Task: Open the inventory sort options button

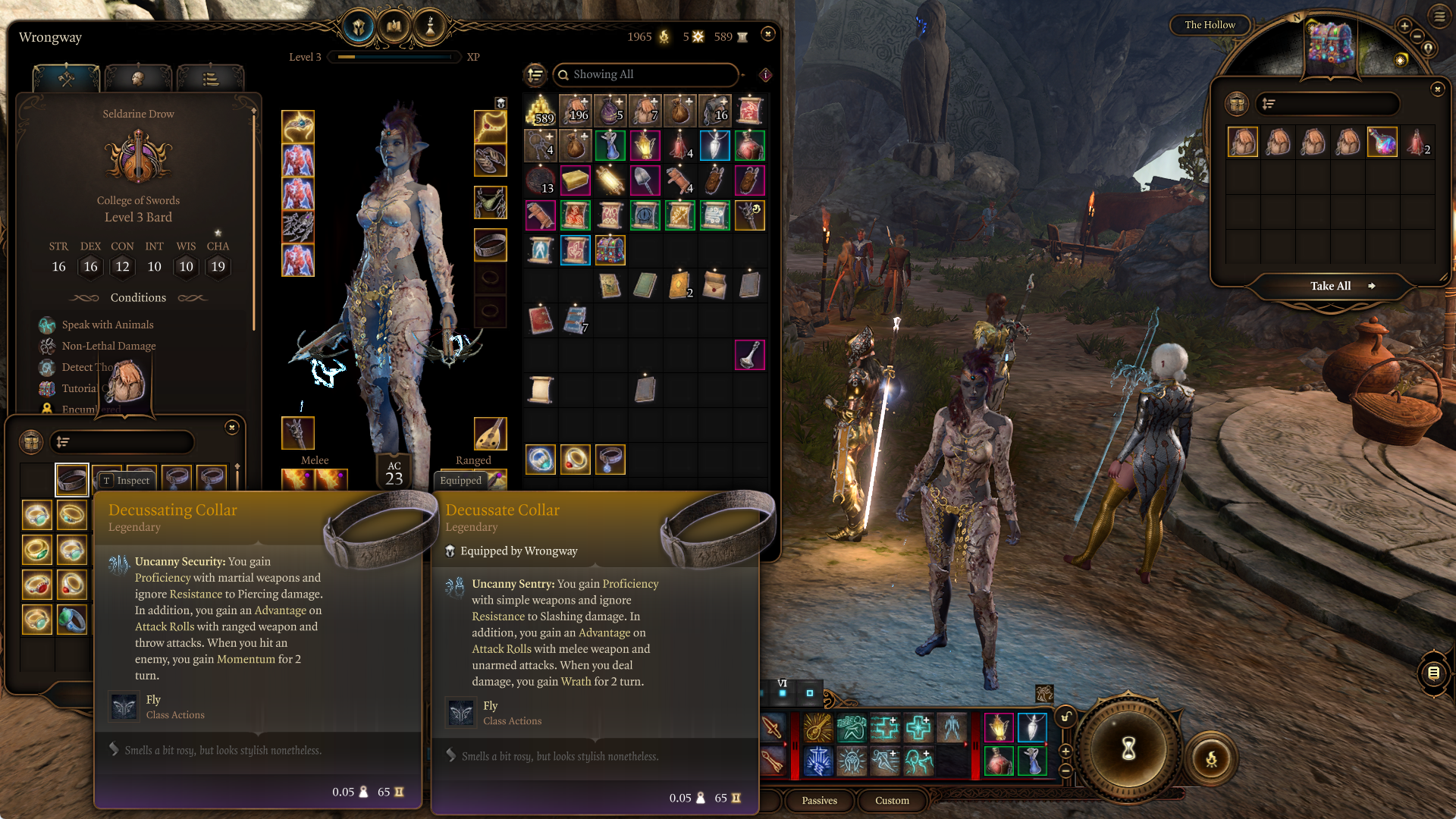Action: tap(535, 74)
